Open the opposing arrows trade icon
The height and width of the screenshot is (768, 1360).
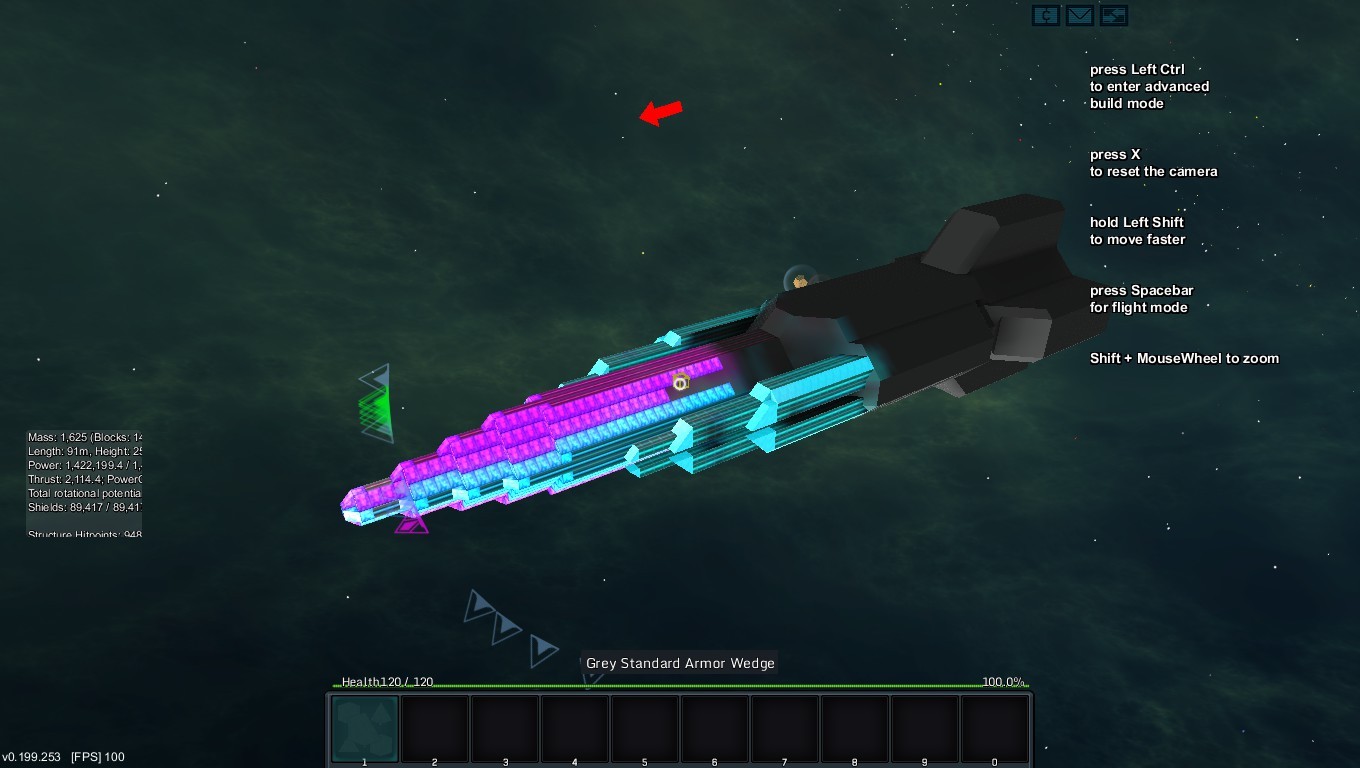1113,15
